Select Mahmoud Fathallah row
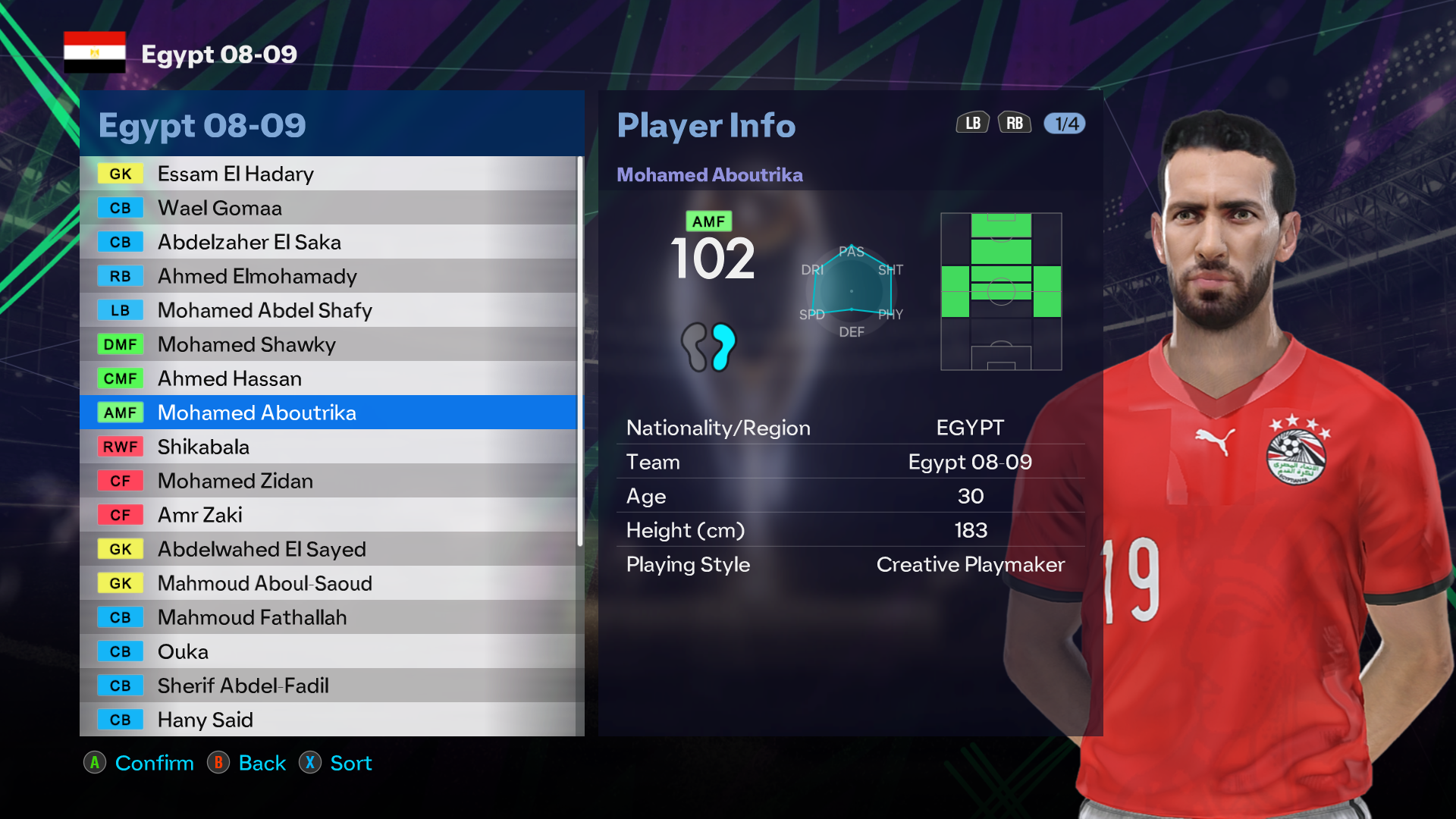This screenshot has height=819, width=1456. 328,617
